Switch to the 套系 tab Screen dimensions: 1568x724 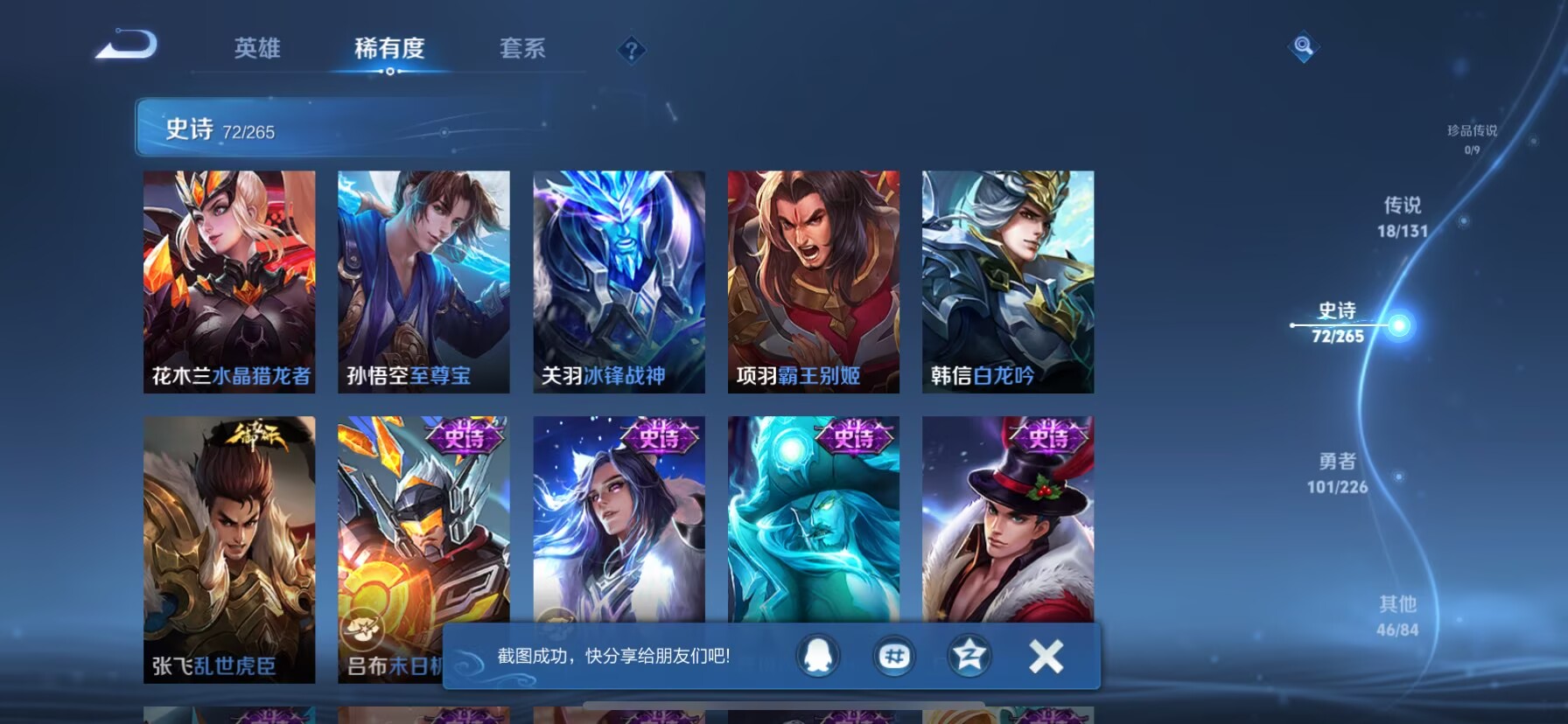521,50
